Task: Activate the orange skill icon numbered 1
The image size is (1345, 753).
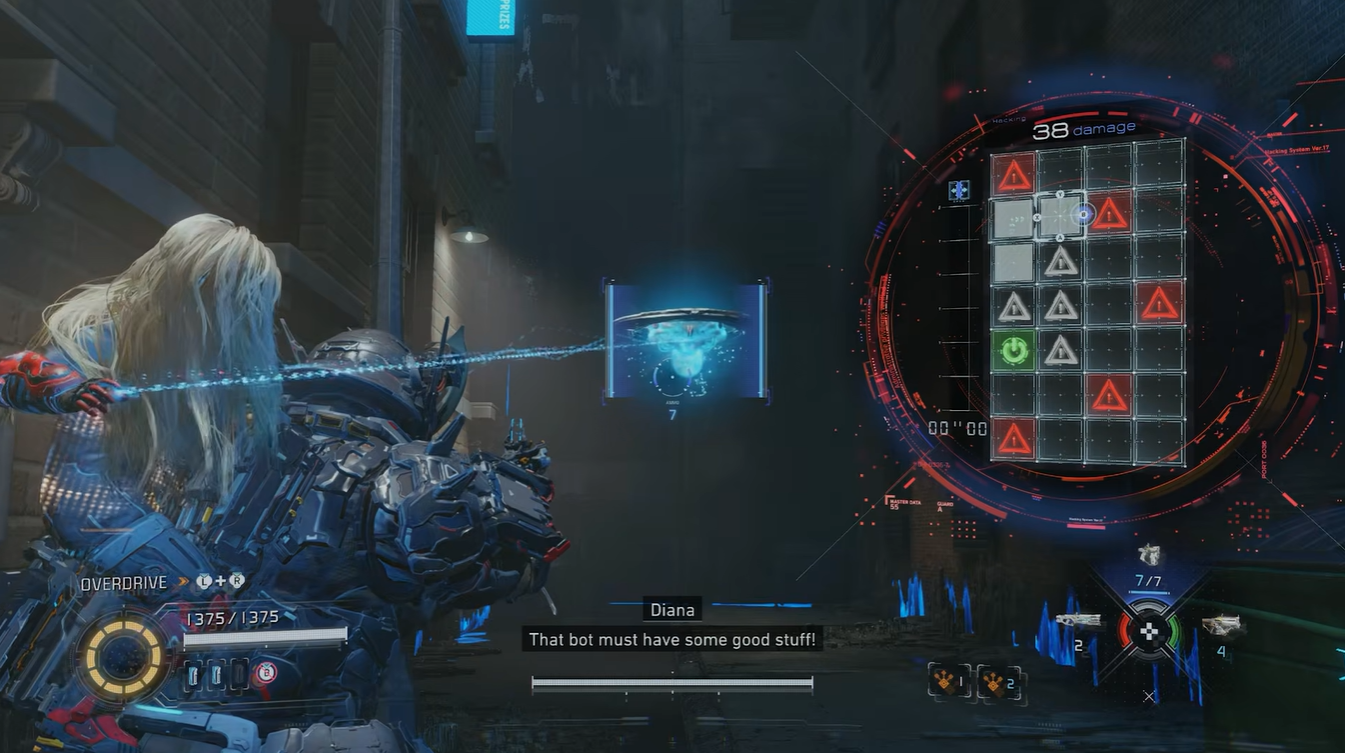Action: [x=947, y=681]
